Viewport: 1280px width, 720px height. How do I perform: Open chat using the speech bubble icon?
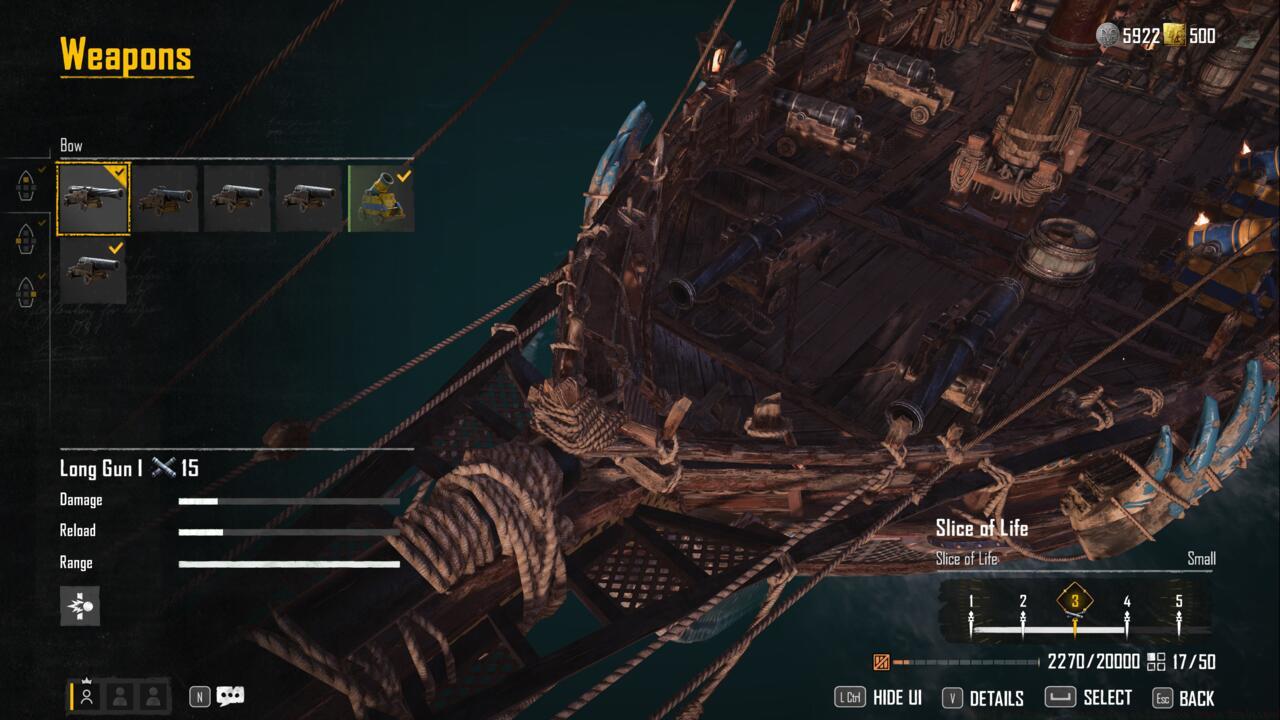point(232,697)
